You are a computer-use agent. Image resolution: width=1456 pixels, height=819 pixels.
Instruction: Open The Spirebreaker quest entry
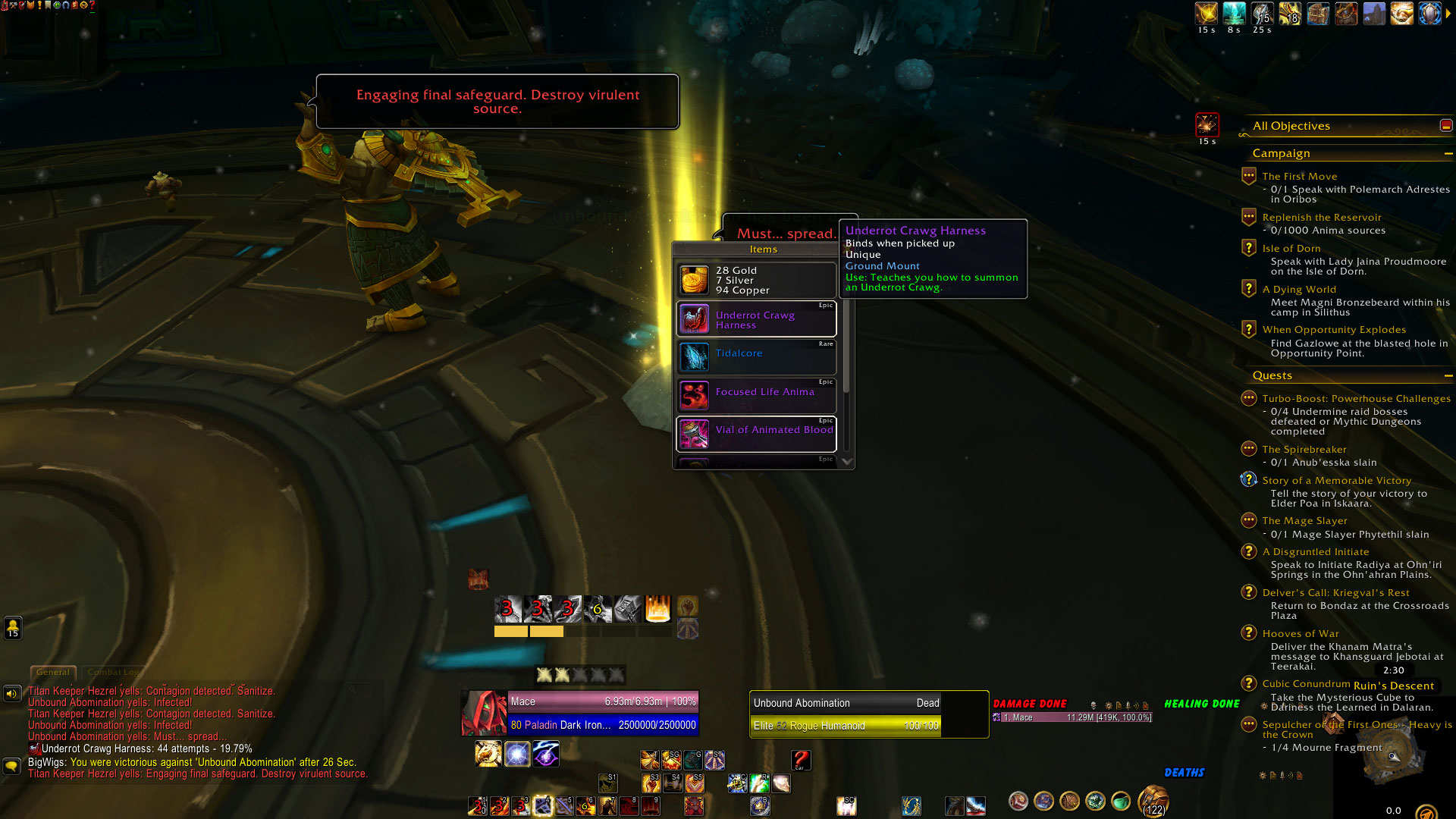1304,450
